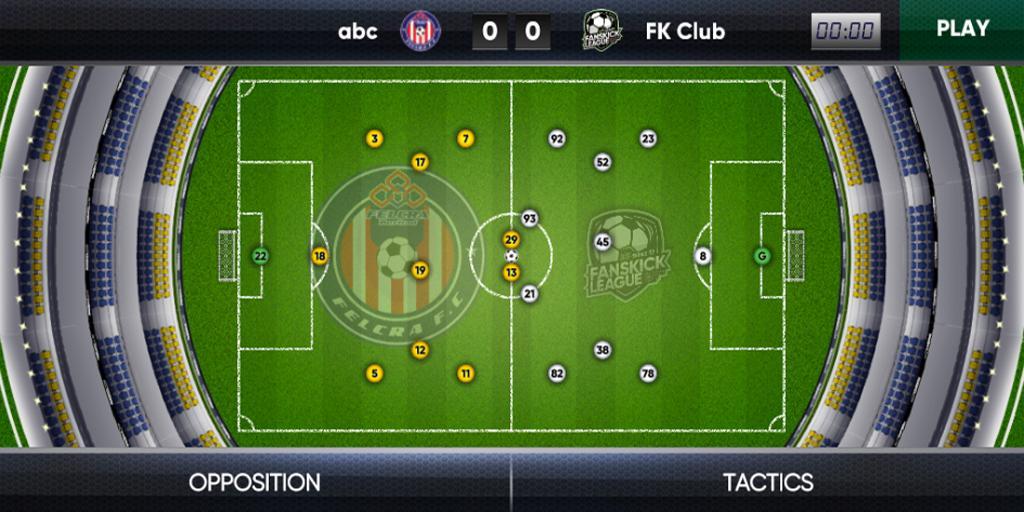Select the opposition goalkeeper token G

click(763, 256)
